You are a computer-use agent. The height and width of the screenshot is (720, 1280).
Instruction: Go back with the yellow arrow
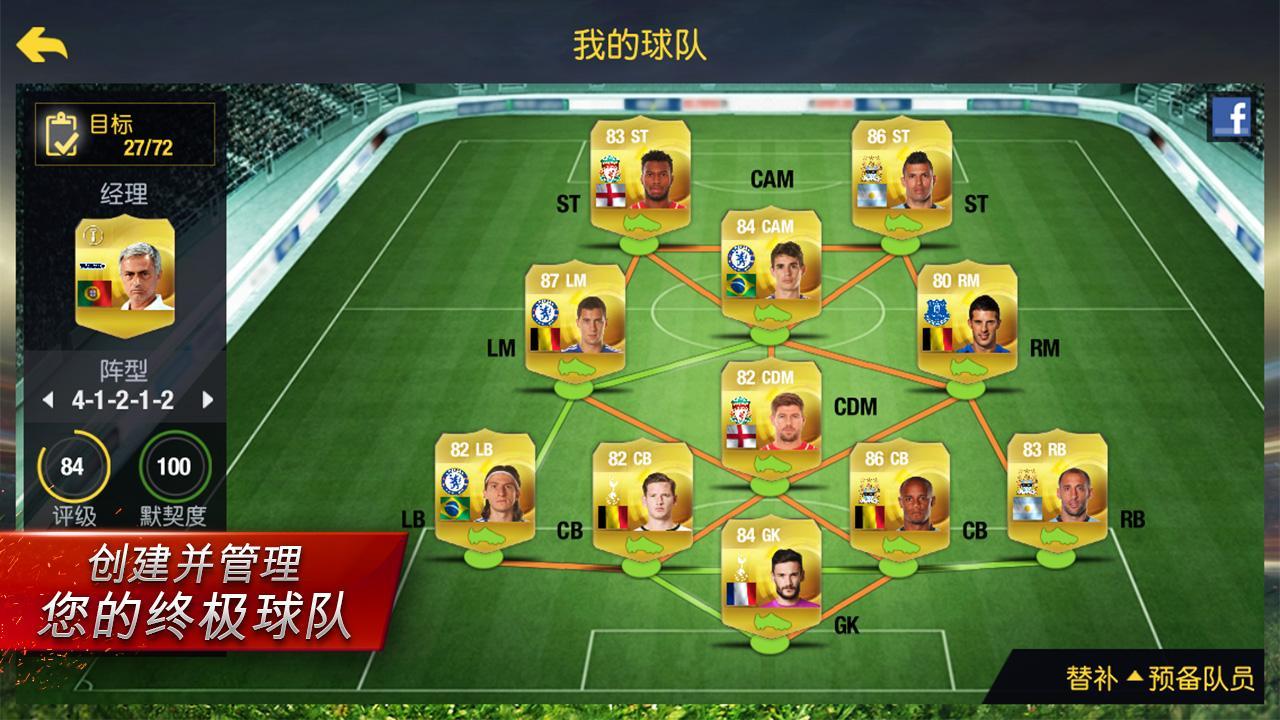42,44
